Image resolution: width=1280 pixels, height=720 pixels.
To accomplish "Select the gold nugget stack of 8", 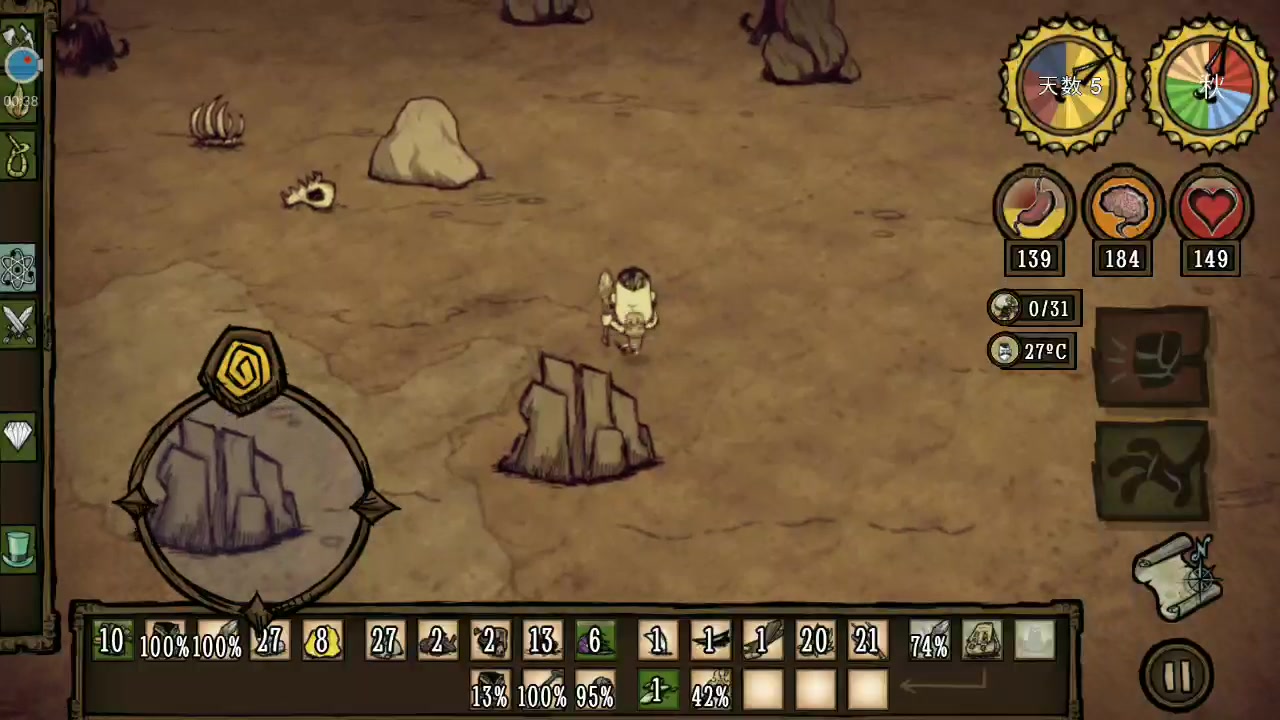I will pos(322,641).
